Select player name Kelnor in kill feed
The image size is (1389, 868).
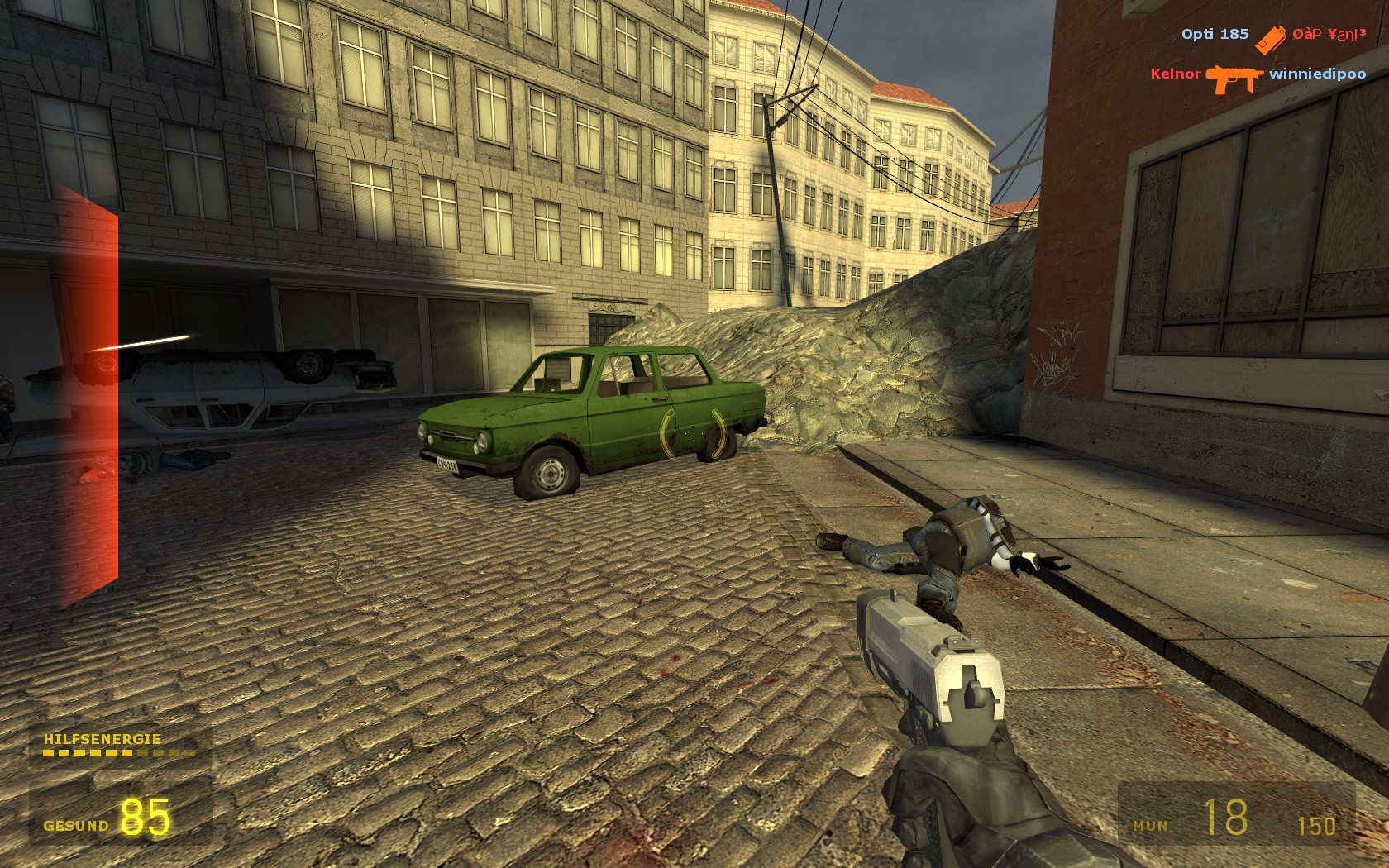(1175, 74)
